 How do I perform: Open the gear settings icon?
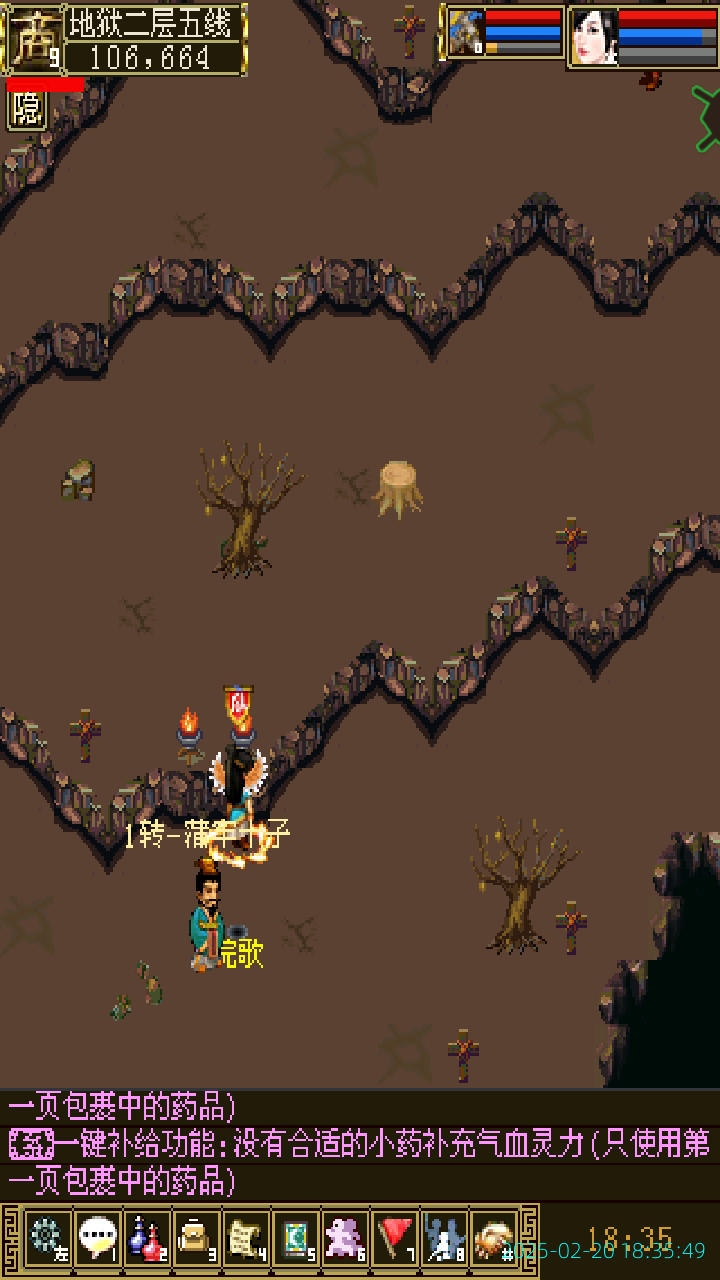pos(47,1238)
